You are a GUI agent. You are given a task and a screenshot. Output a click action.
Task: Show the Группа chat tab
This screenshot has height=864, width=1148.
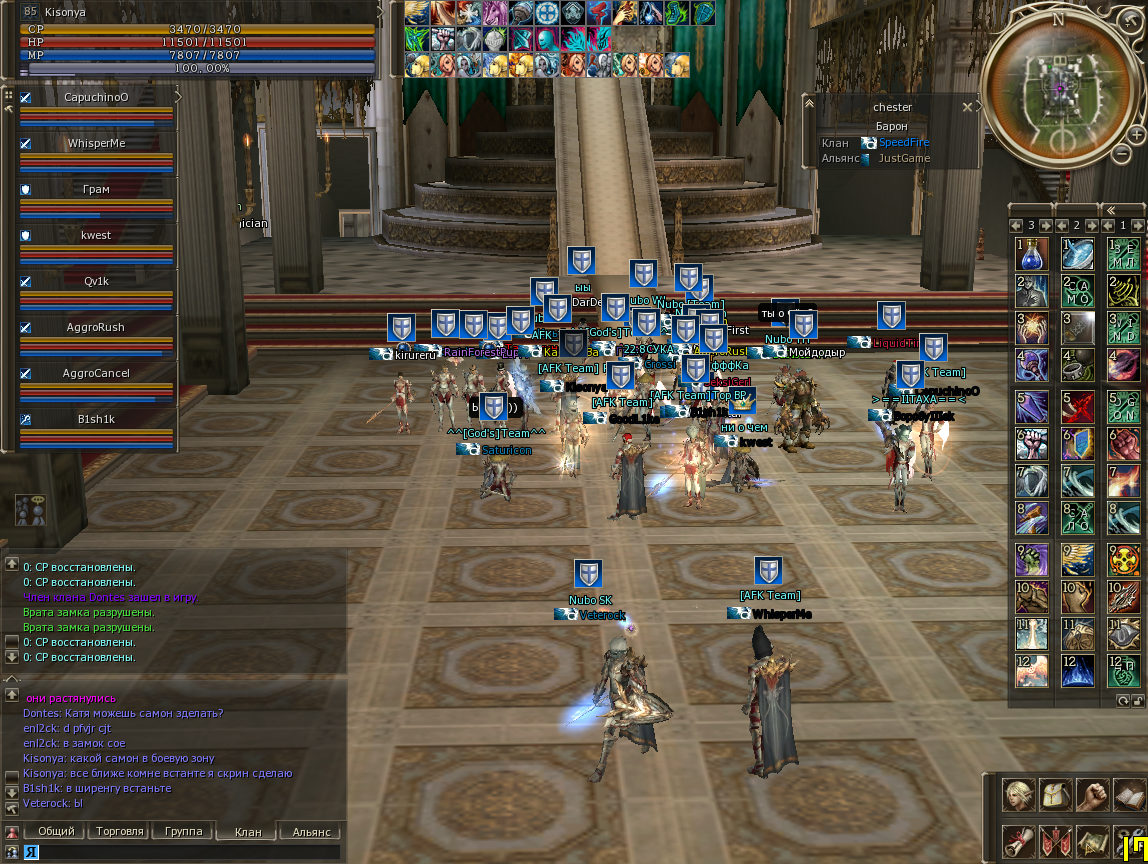click(x=184, y=831)
